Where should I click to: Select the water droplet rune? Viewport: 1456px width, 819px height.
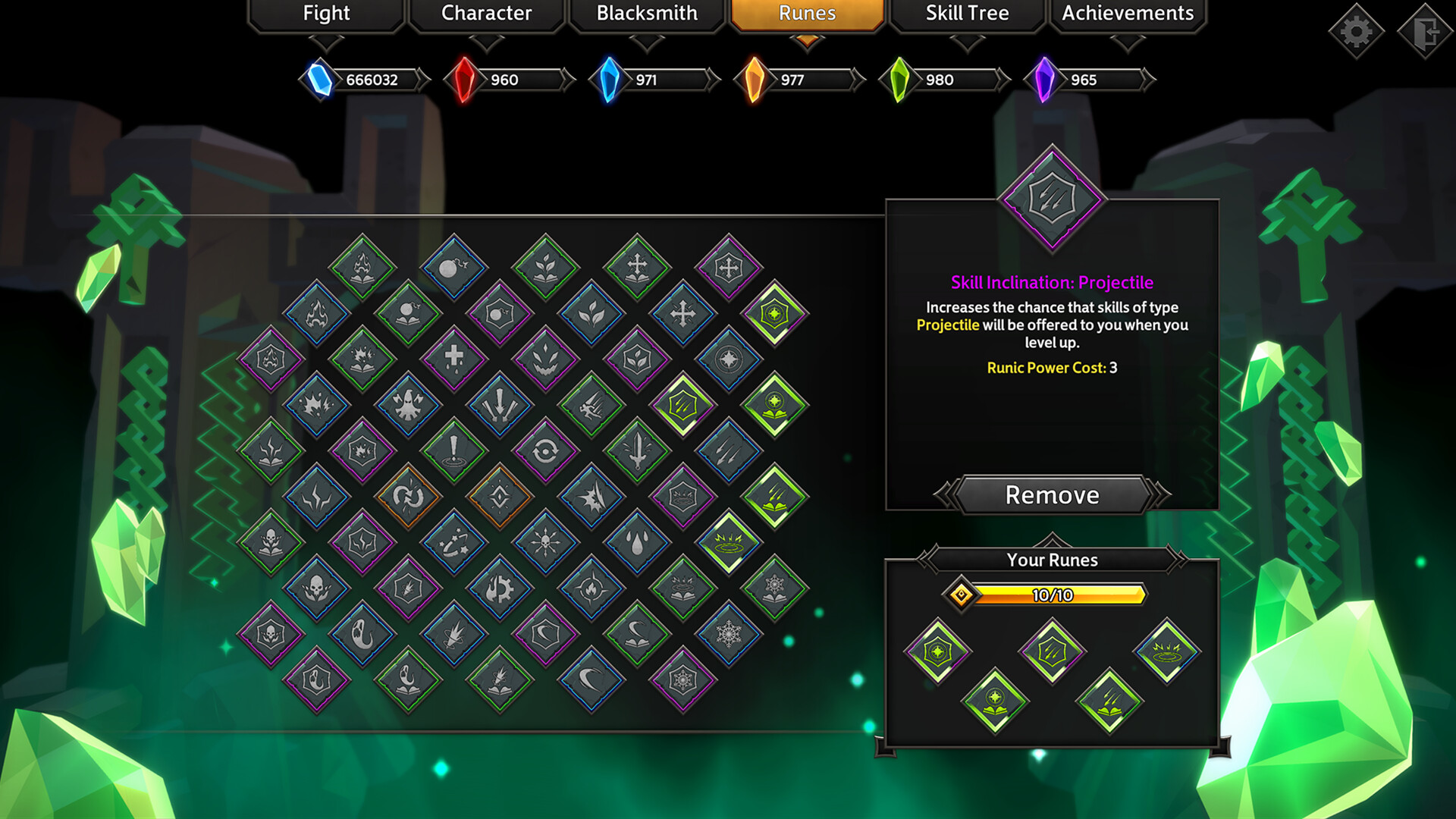(x=637, y=541)
